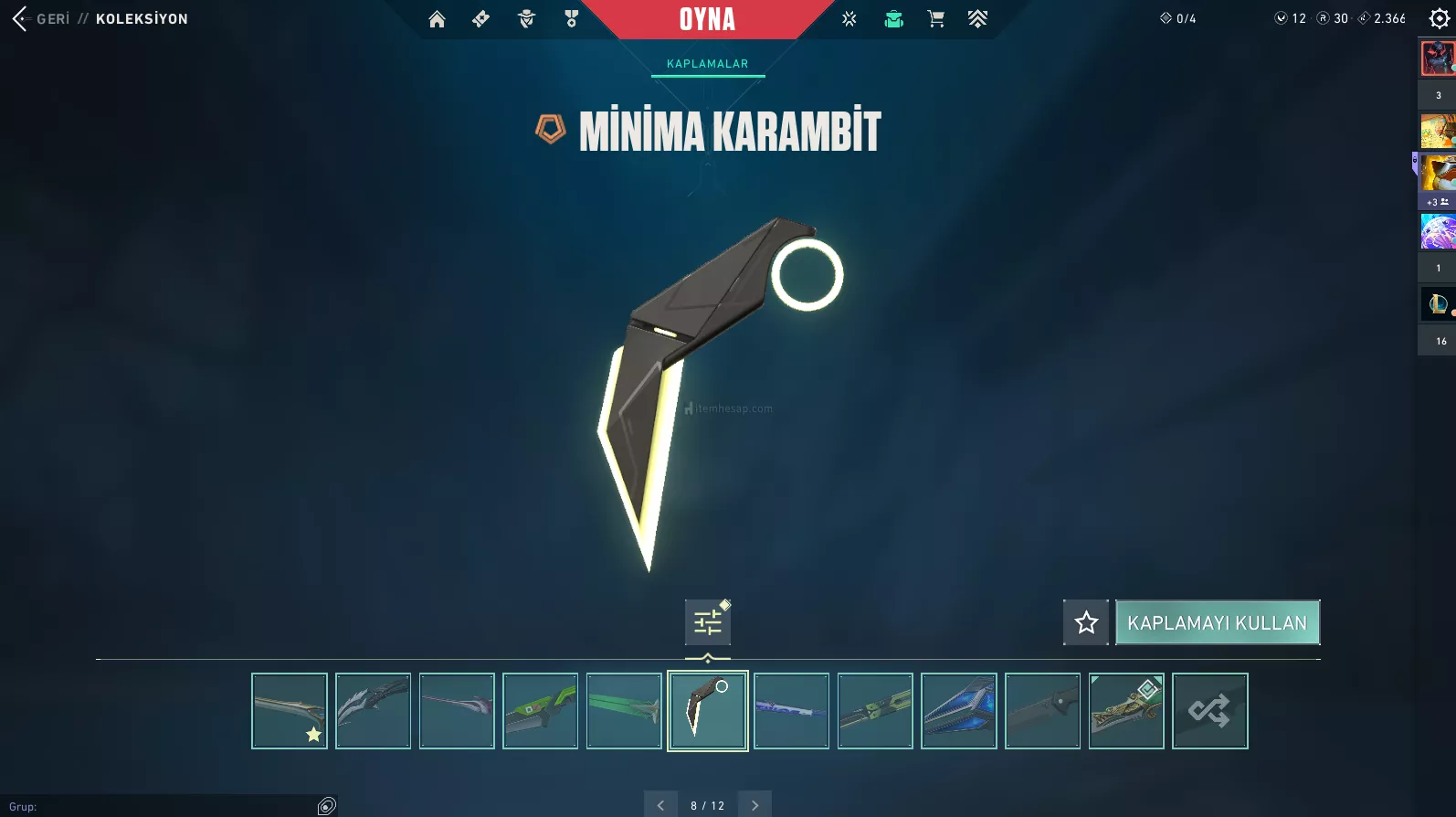The image size is (1456, 817).
Task: Select the ornate golden dragon knife thumbnail
Action: point(1126,711)
